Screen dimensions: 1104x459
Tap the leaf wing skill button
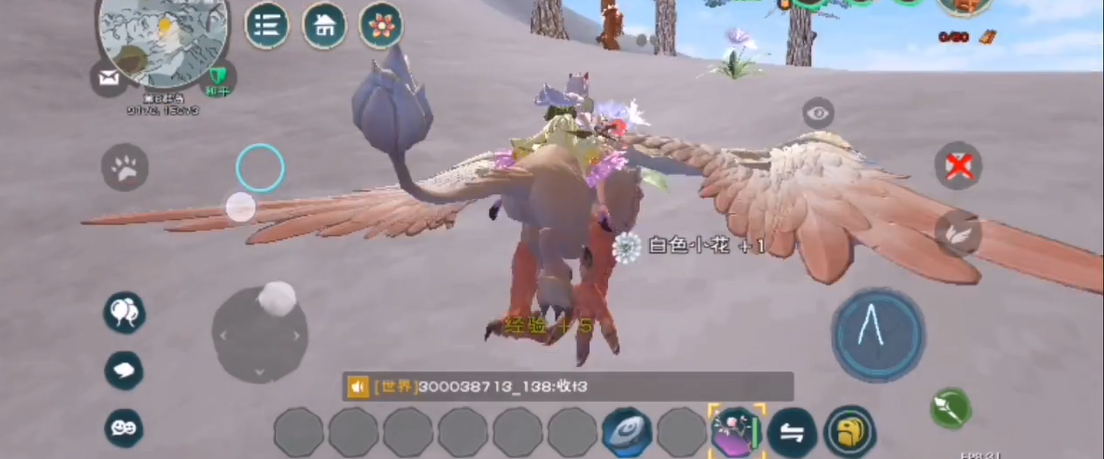pos(958,234)
